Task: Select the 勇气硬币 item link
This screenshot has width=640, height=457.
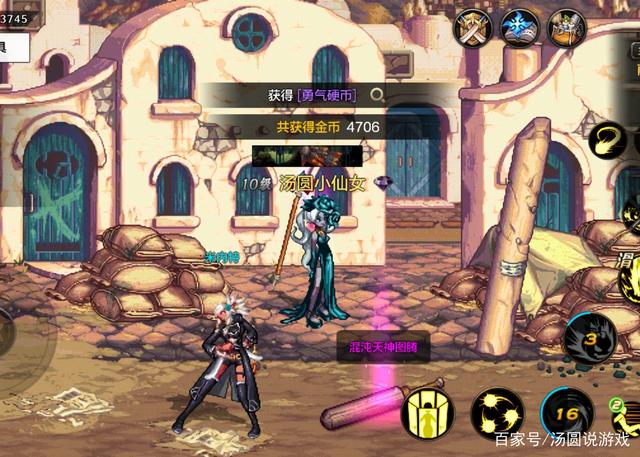Action: pyautogui.click(x=326, y=95)
